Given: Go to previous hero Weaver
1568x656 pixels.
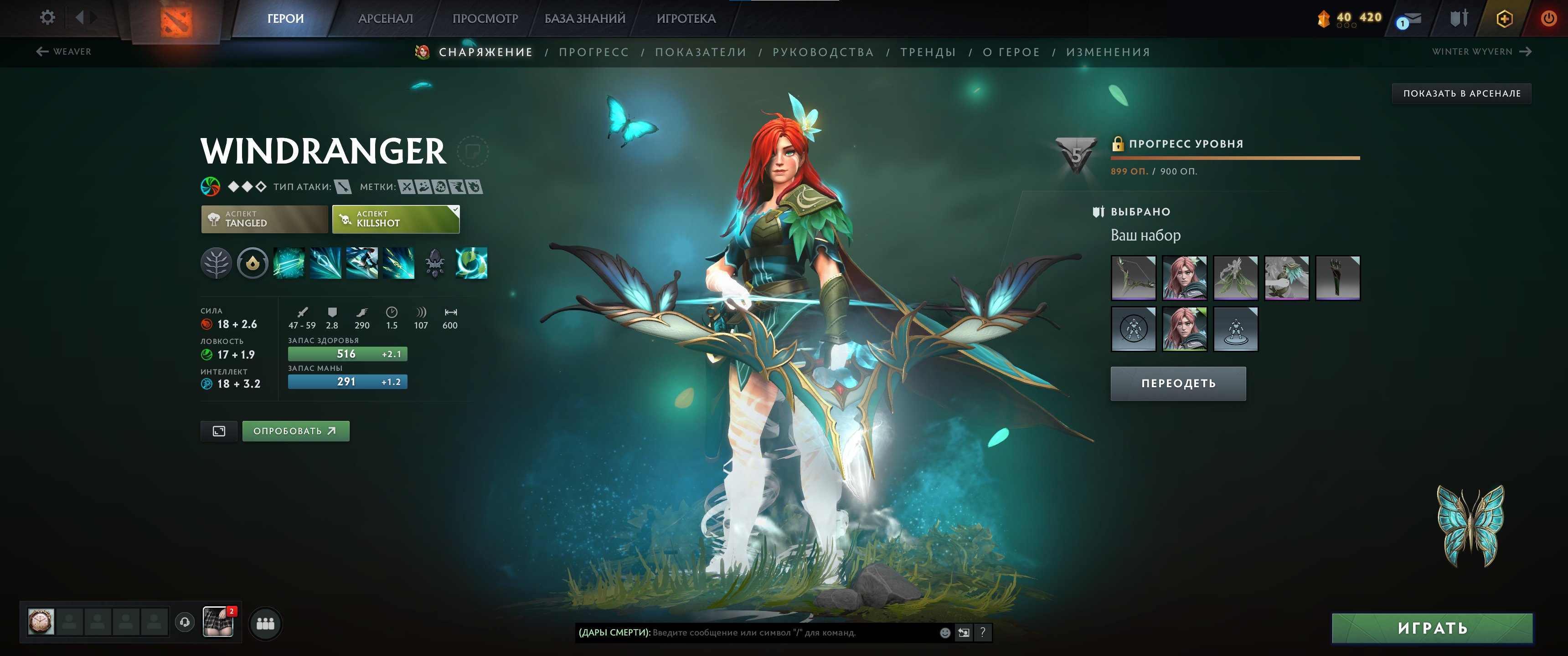Looking at the screenshot, I should coord(64,52).
